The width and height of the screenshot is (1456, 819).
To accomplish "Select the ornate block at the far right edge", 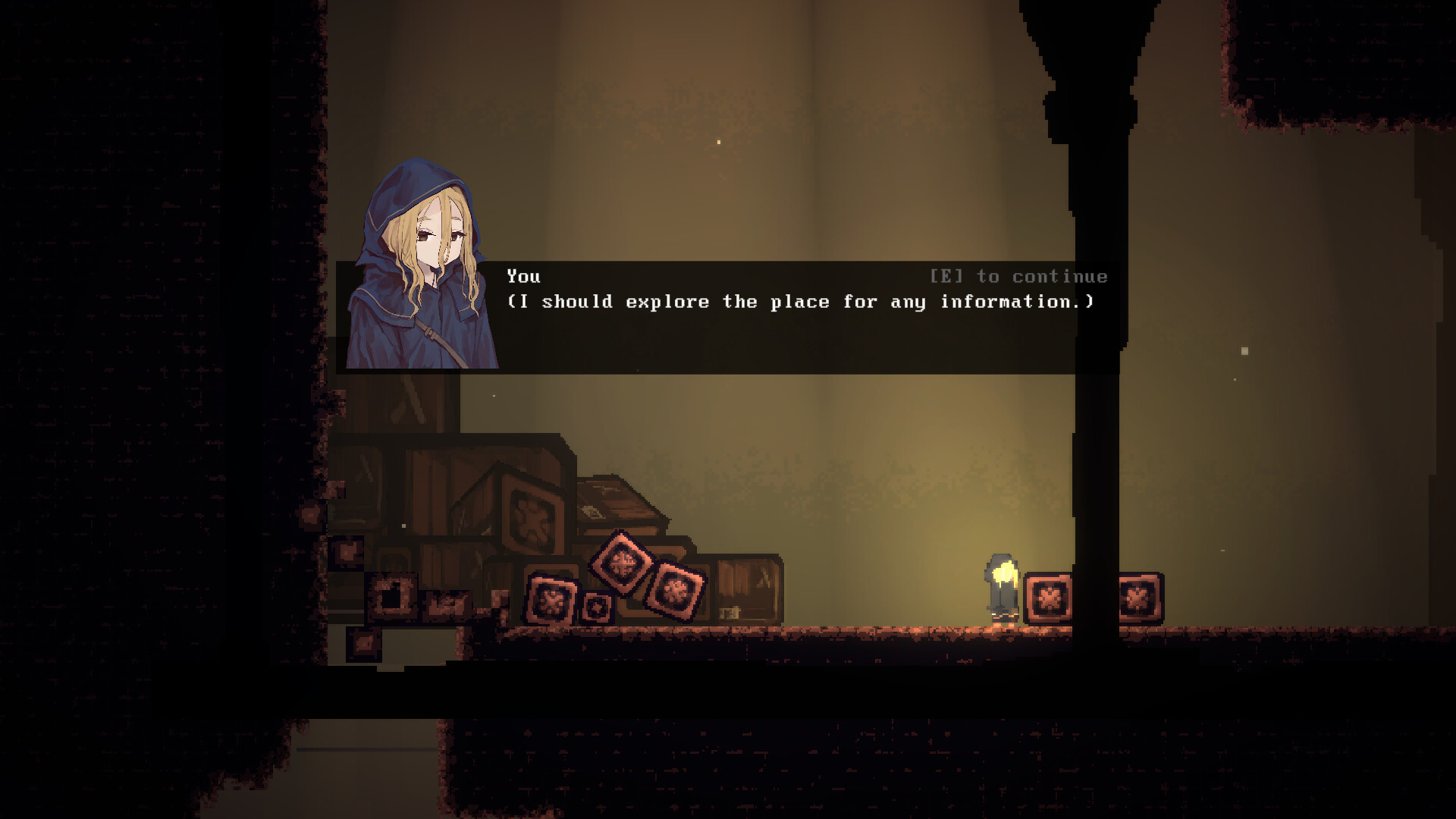I will 1139,599.
